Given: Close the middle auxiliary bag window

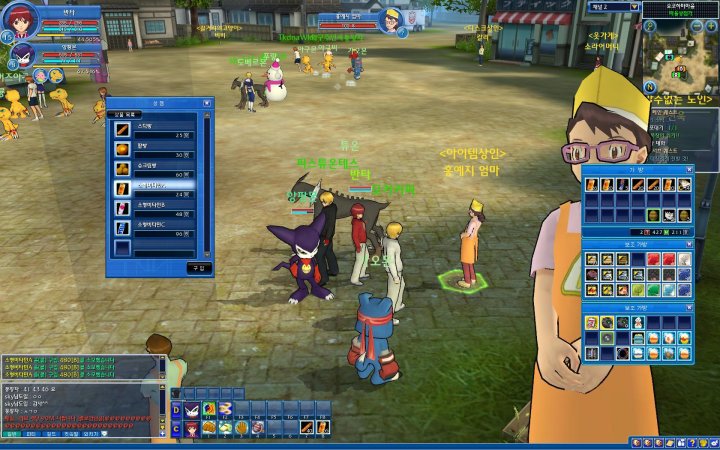Looking at the screenshot, I should click(x=688, y=242).
